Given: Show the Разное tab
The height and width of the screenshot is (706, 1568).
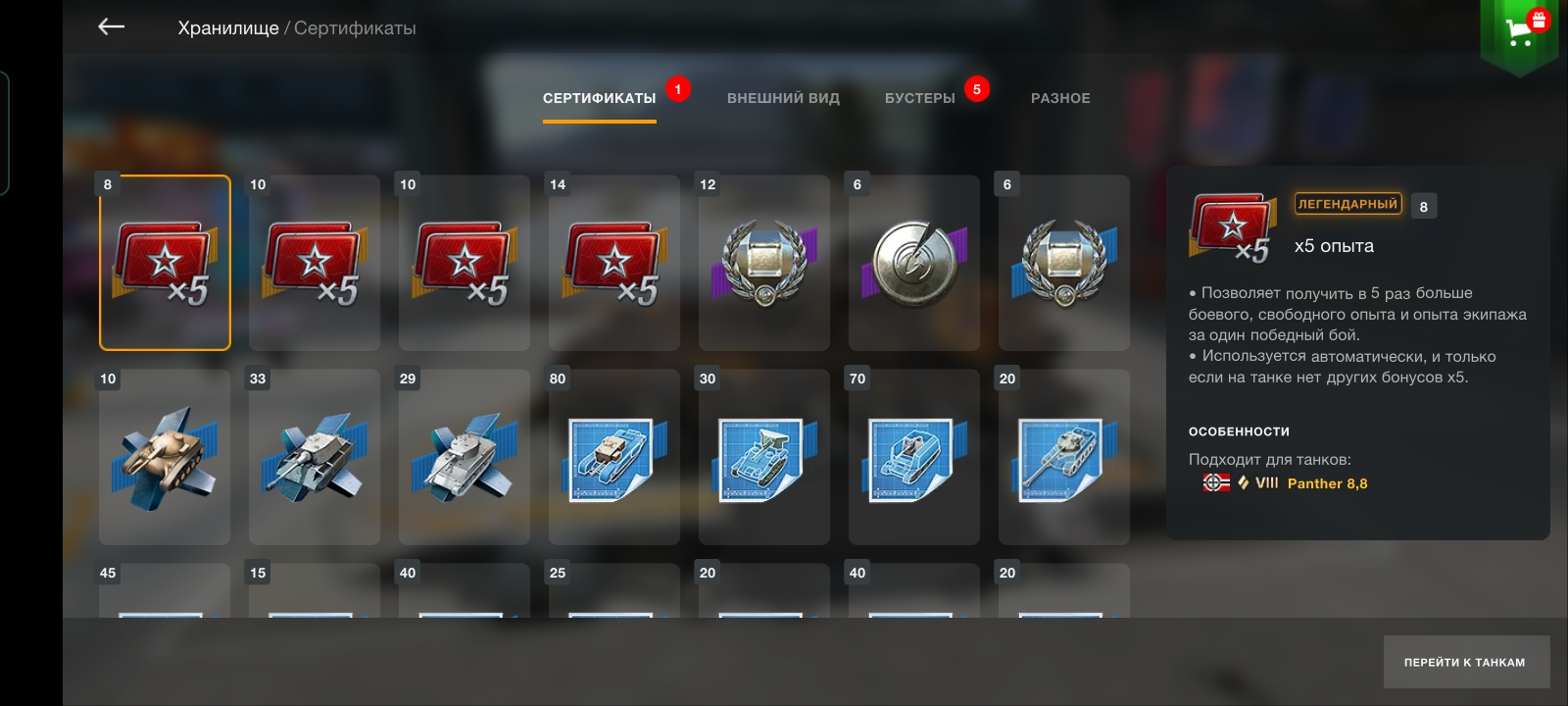Looking at the screenshot, I should 1060,98.
